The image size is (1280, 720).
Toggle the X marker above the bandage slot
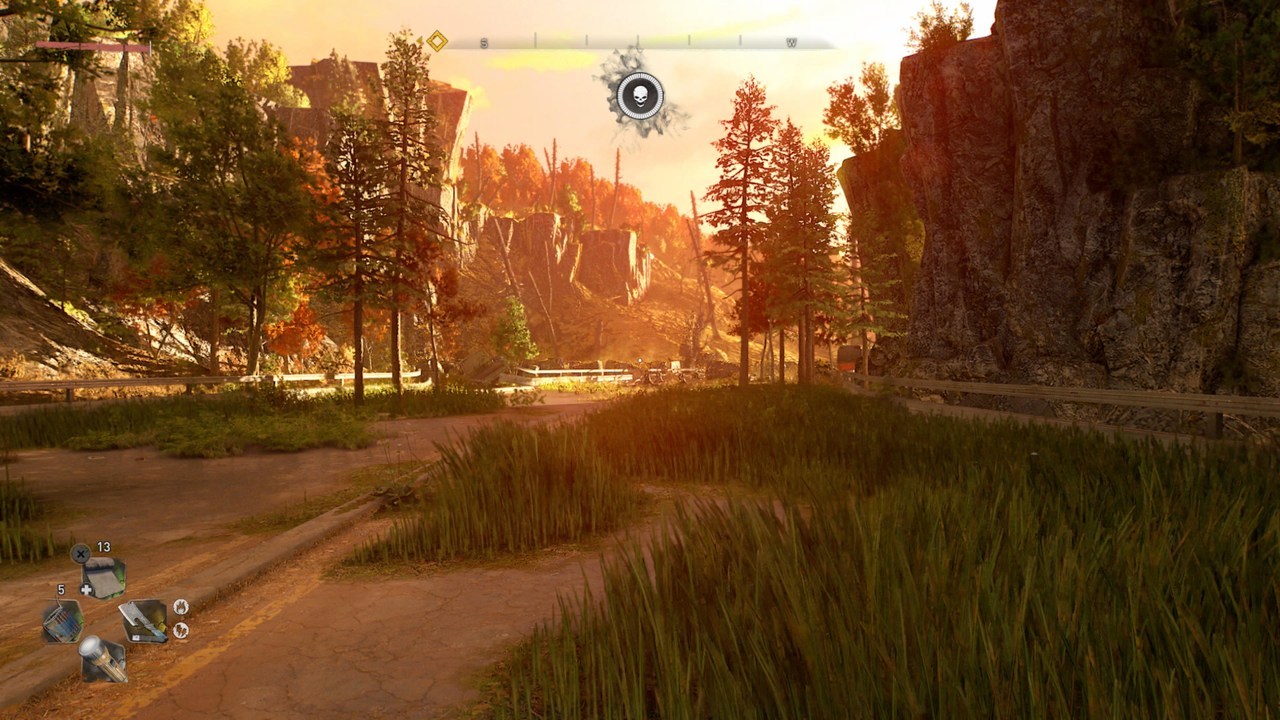[x=80, y=554]
